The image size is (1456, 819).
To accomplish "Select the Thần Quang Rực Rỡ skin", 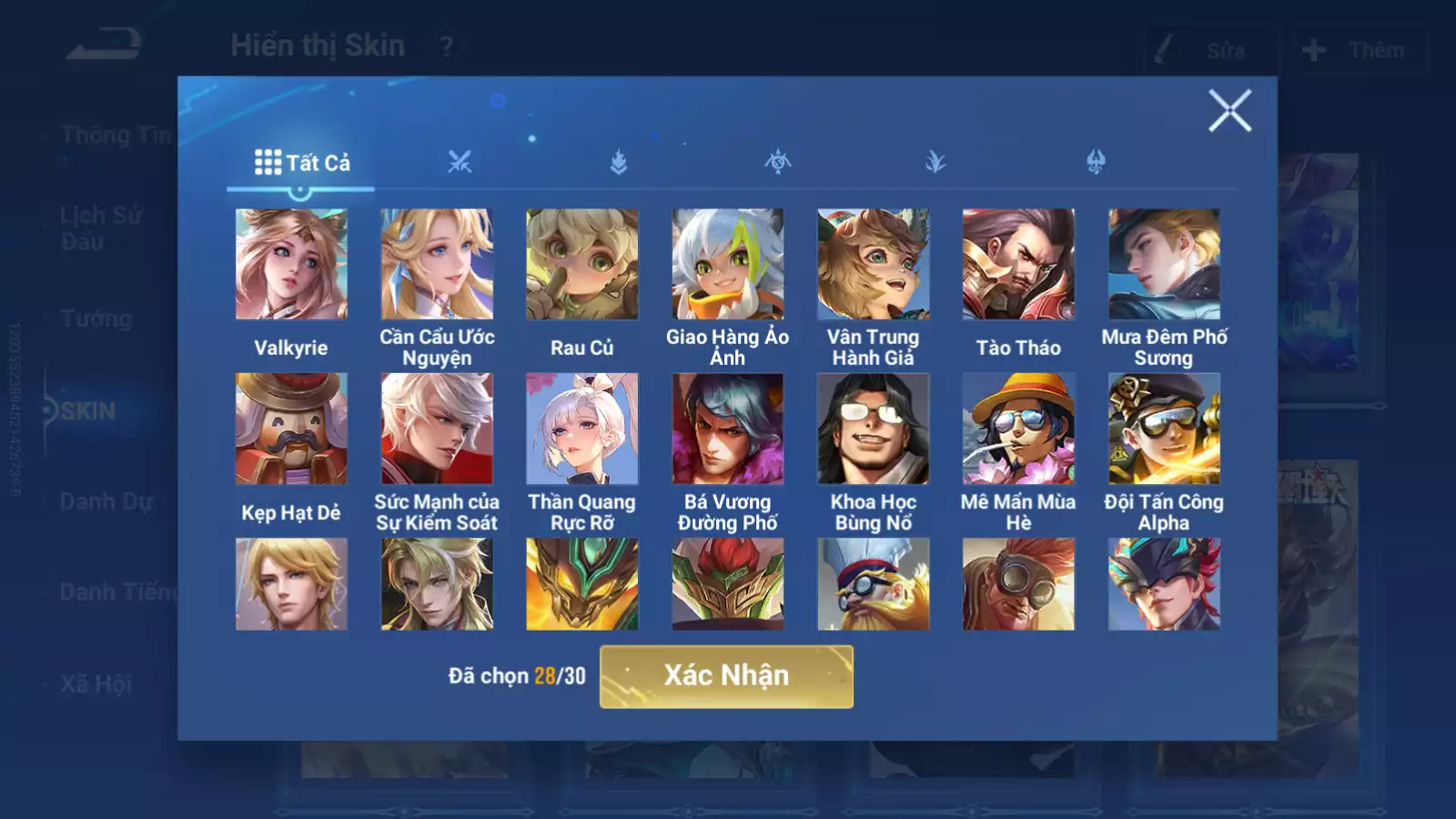I will 582,429.
